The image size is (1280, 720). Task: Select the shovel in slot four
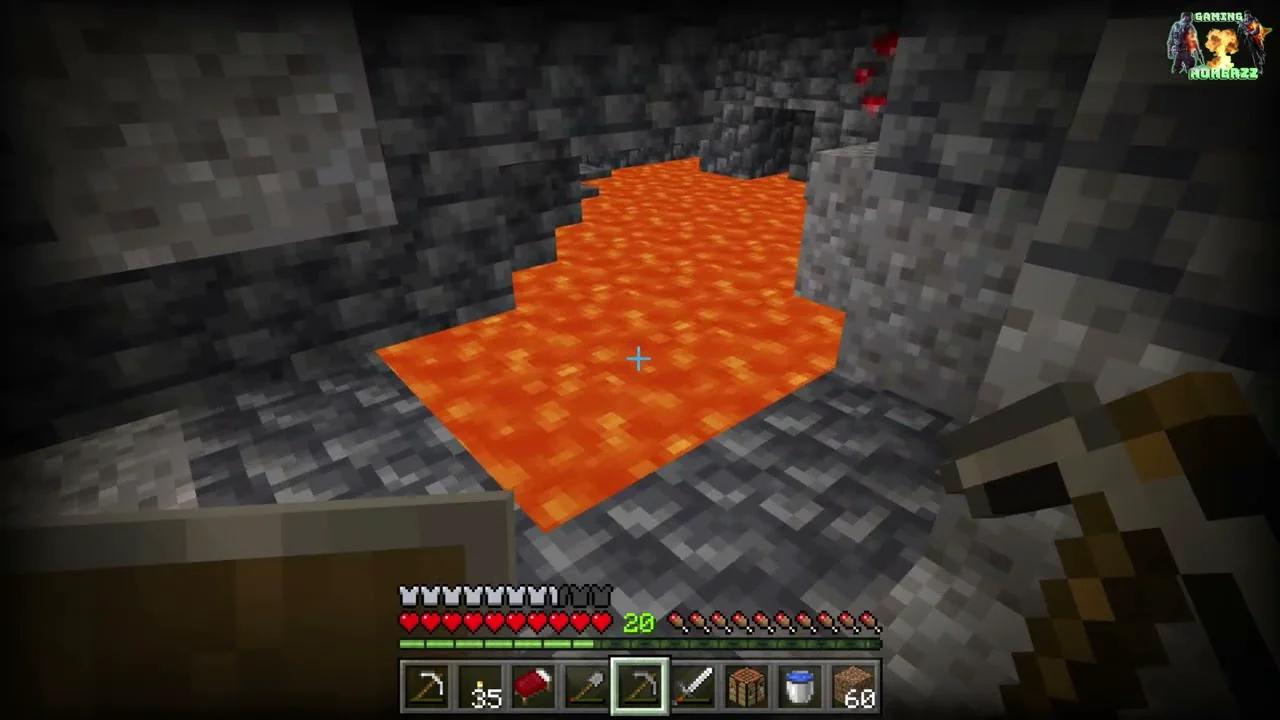586,684
